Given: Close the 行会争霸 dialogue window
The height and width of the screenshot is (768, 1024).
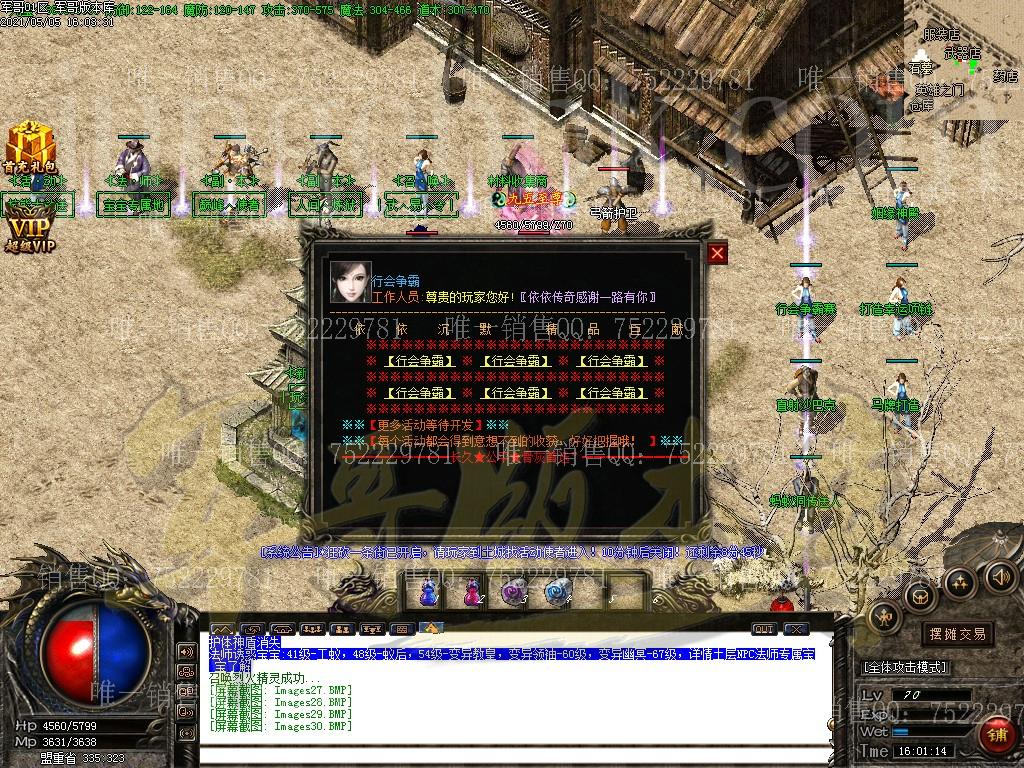Looking at the screenshot, I should click(717, 253).
